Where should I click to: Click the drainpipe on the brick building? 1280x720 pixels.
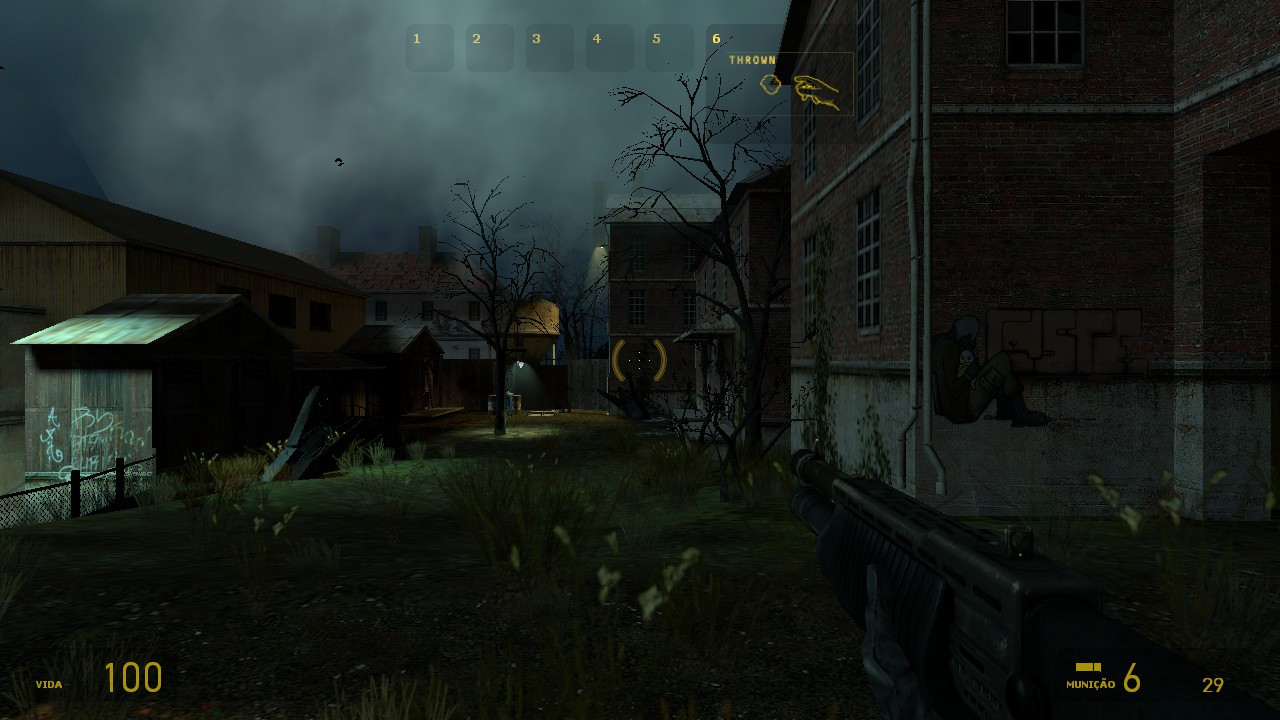click(x=916, y=300)
